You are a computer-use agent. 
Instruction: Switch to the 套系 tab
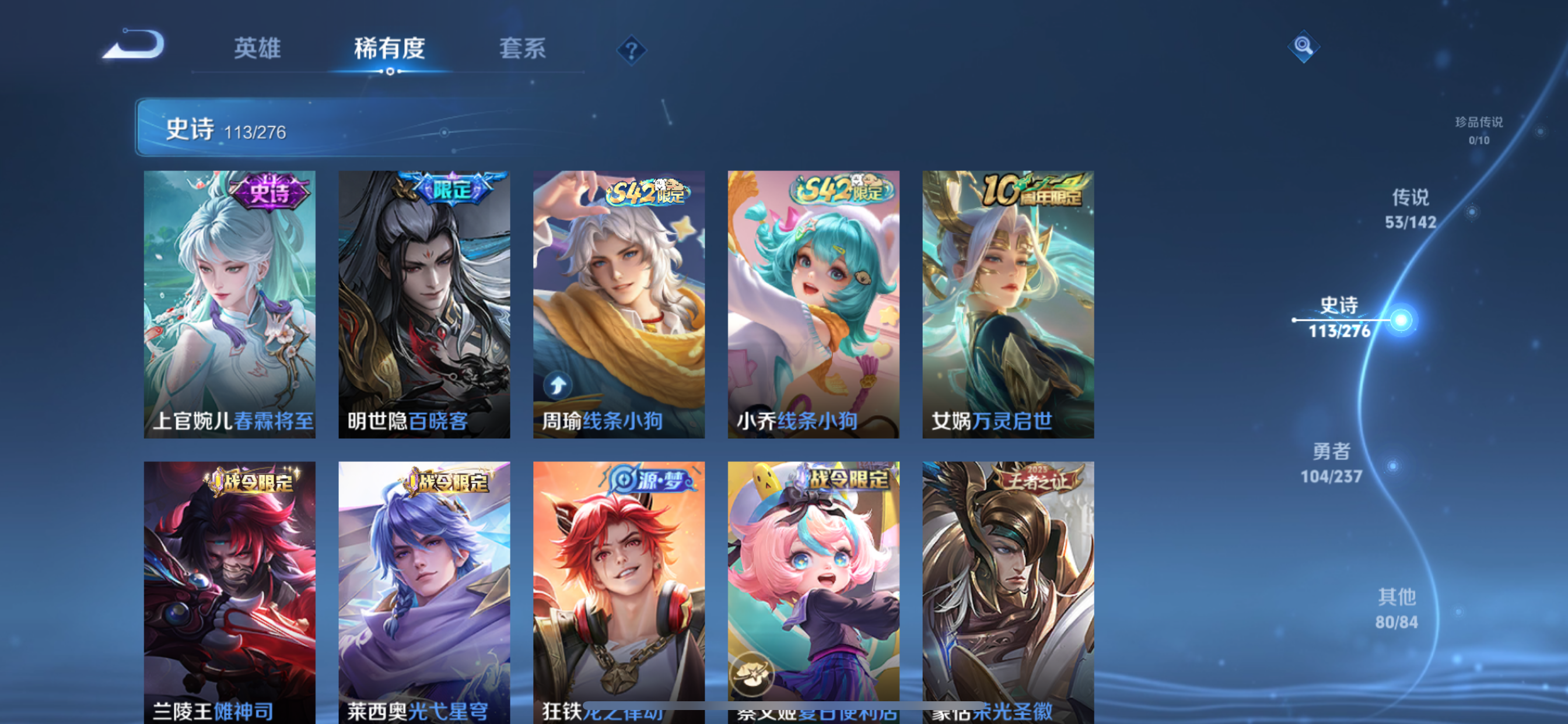click(522, 48)
